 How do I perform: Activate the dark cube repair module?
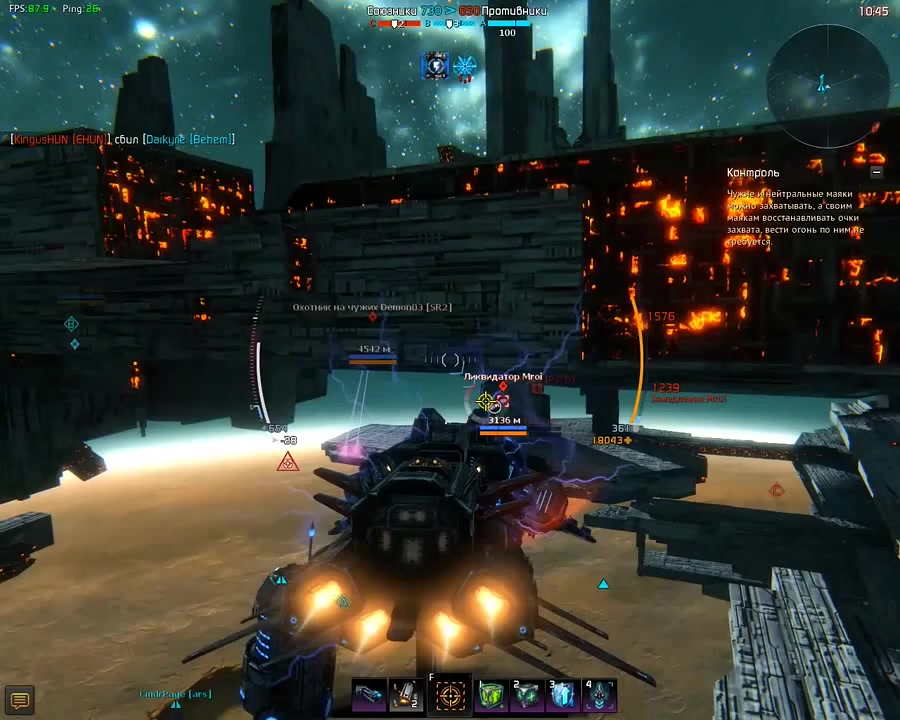(527, 695)
